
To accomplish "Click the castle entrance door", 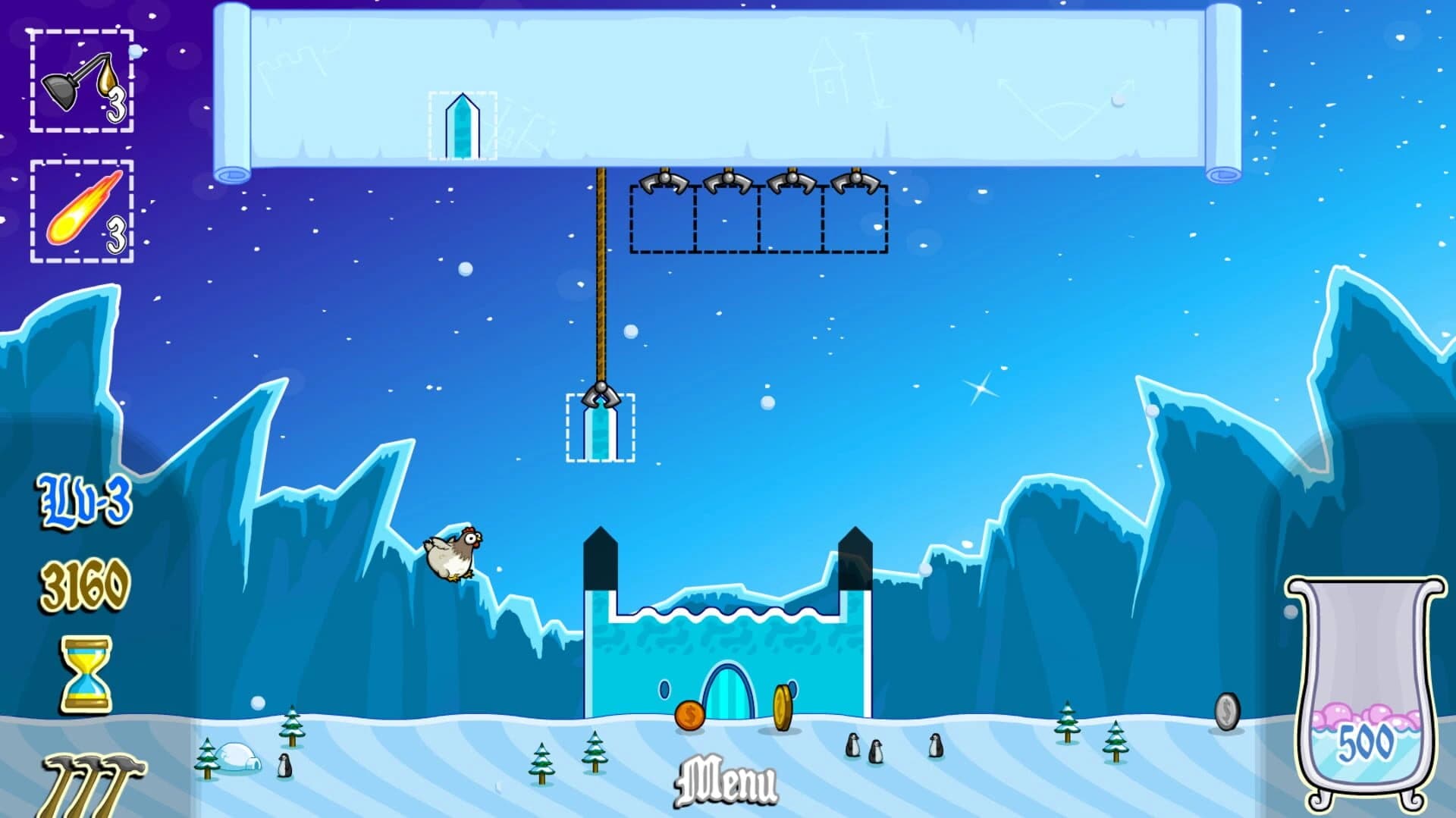I will point(728,690).
